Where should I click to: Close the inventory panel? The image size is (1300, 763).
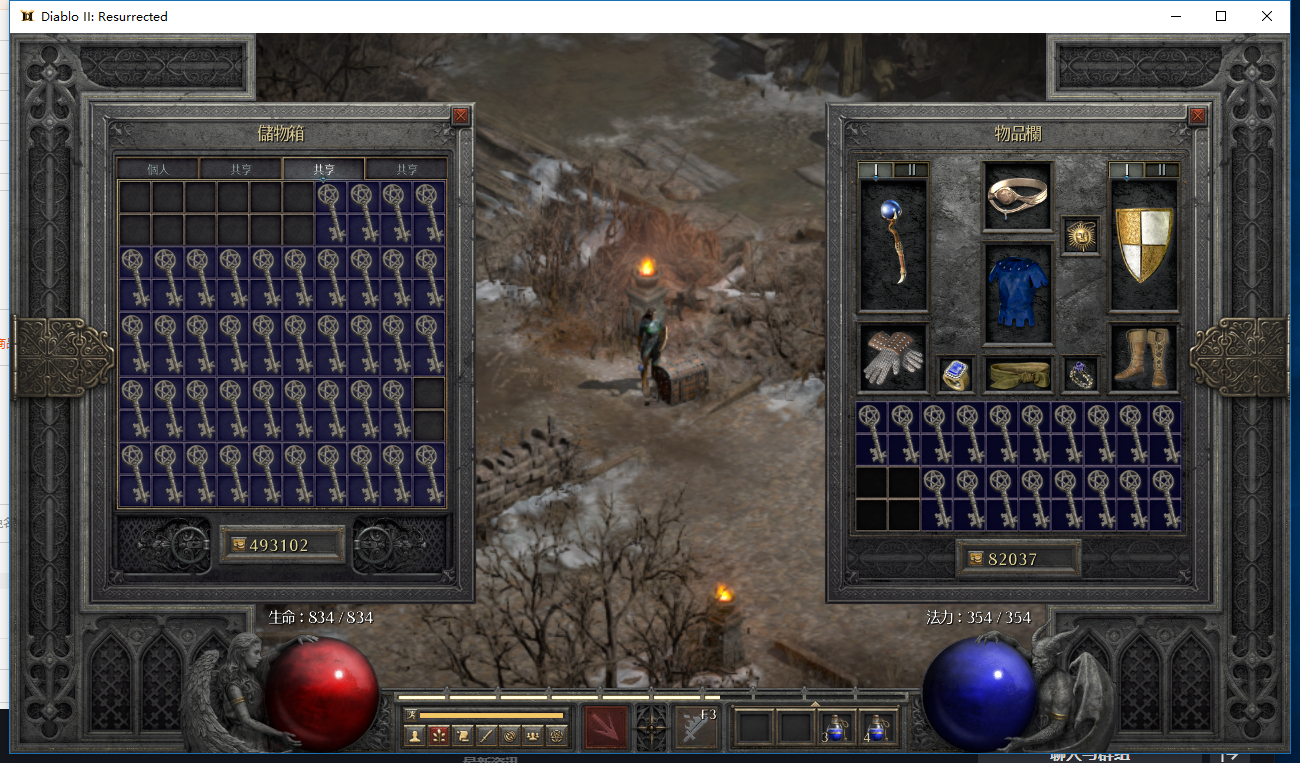pyautogui.click(x=1199, y=116)
